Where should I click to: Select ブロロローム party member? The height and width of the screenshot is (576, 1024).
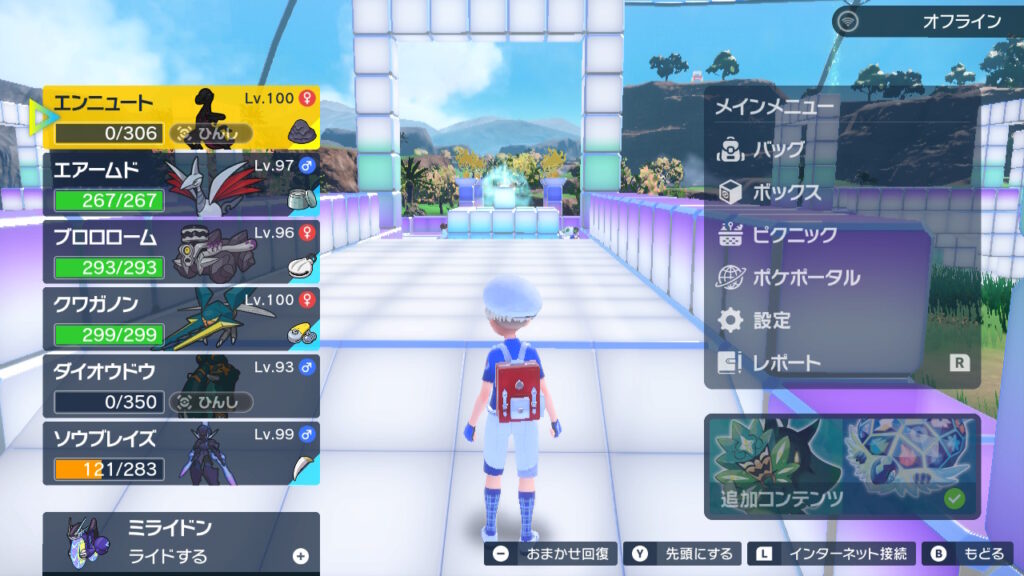pos(180,252)
